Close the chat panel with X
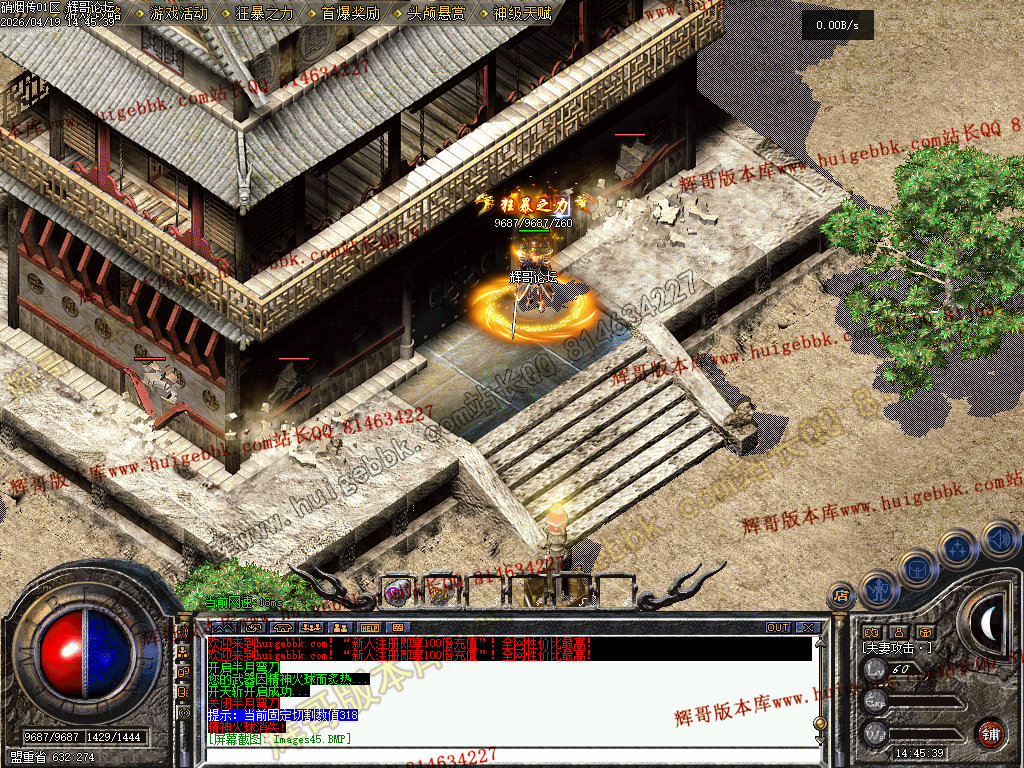The width and height of the screenshot is (1024, 768). (x=807, y=628)
